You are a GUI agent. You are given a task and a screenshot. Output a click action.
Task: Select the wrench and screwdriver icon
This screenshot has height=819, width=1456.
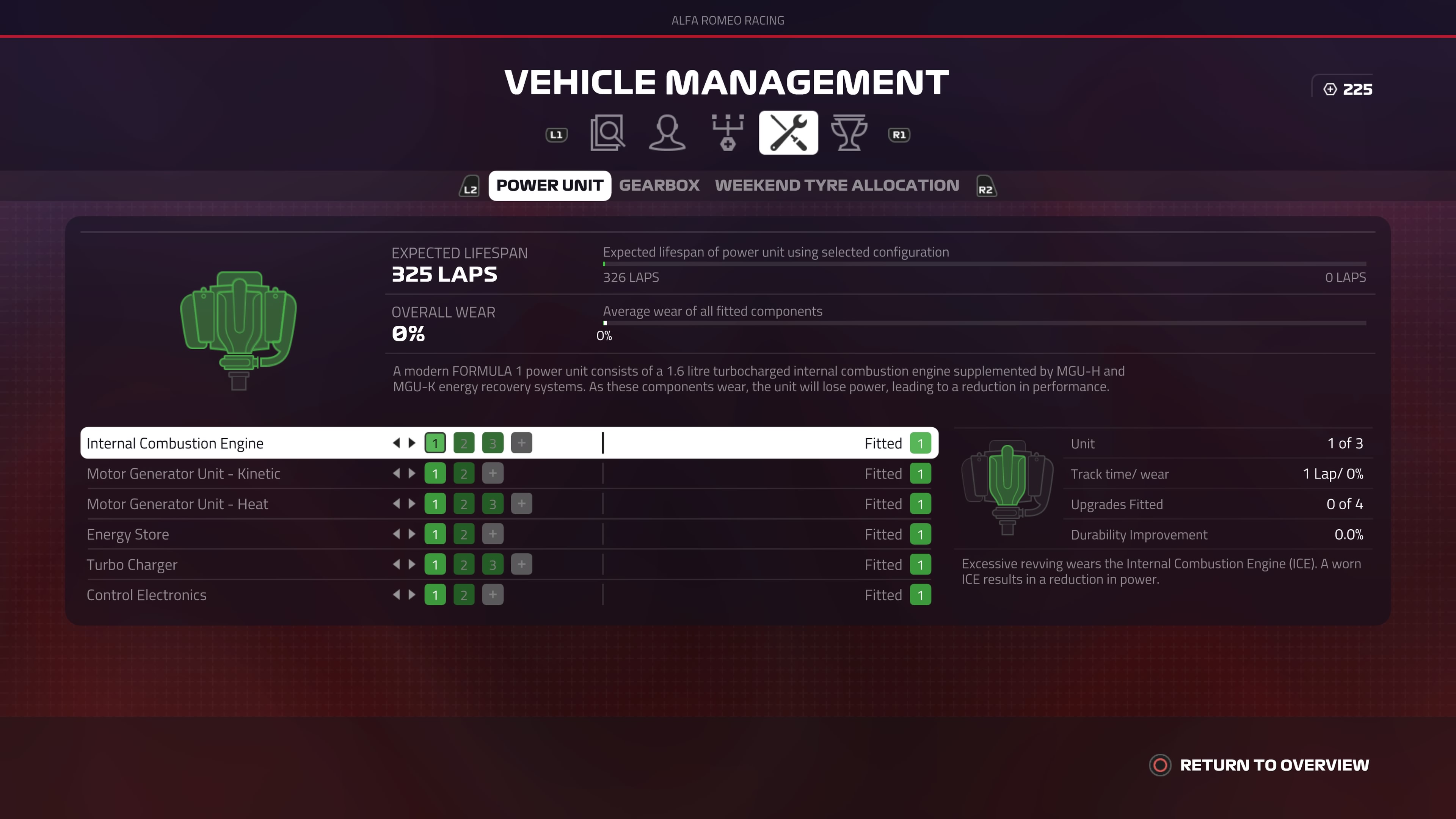[788, 133]
